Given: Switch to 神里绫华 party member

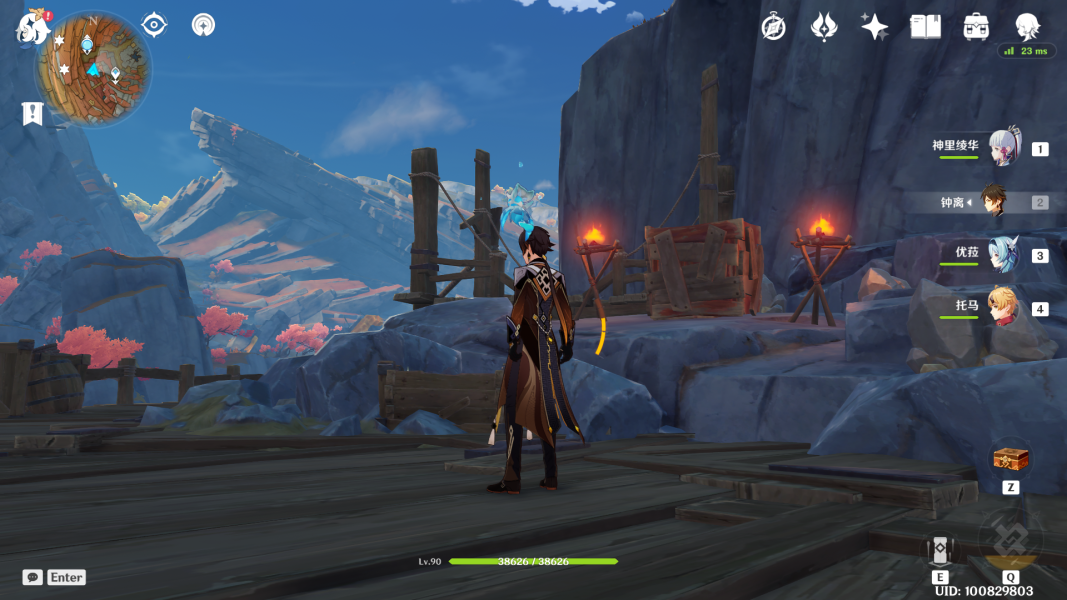Looking at the screenshot, I should 1004,148.
